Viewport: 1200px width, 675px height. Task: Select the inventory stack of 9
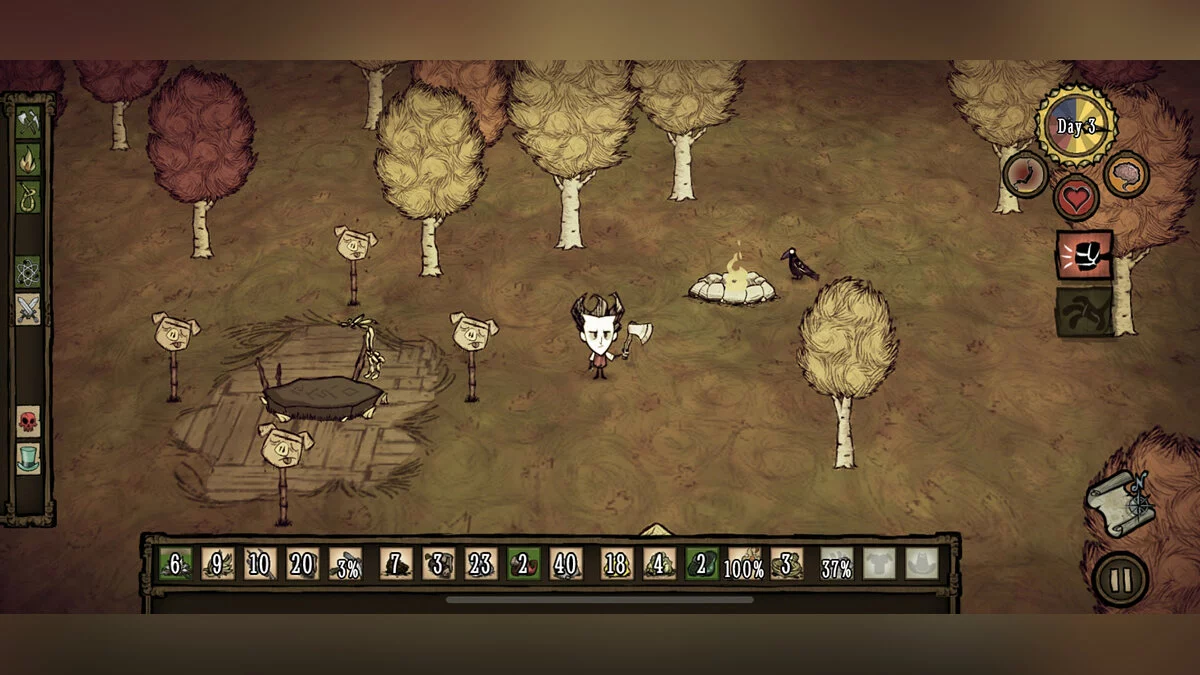(x=218, y=564)
